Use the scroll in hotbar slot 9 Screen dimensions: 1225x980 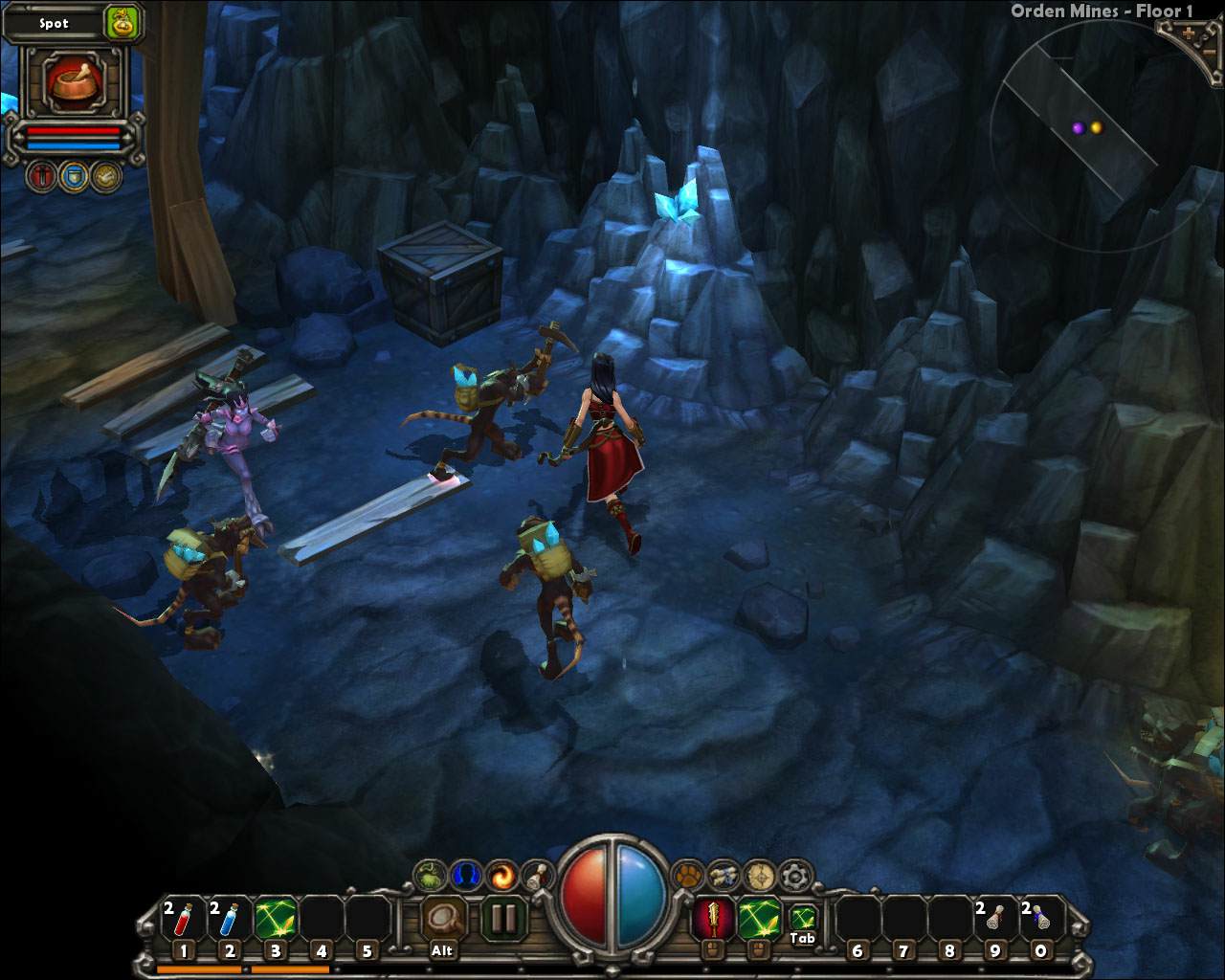click(994, 921)
